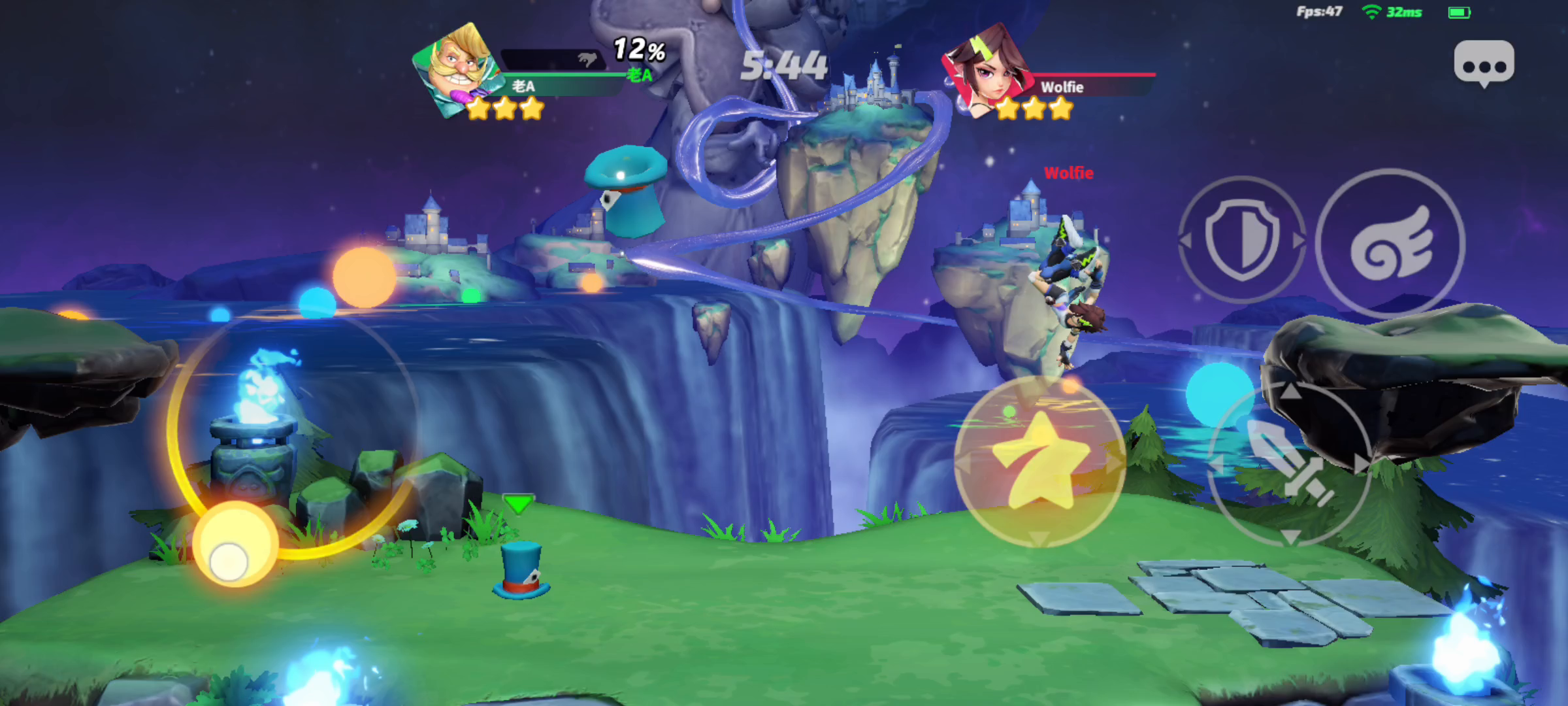Tap the winged jump button
This screenshot has width=1568, height=706.
coord(1390,243)
